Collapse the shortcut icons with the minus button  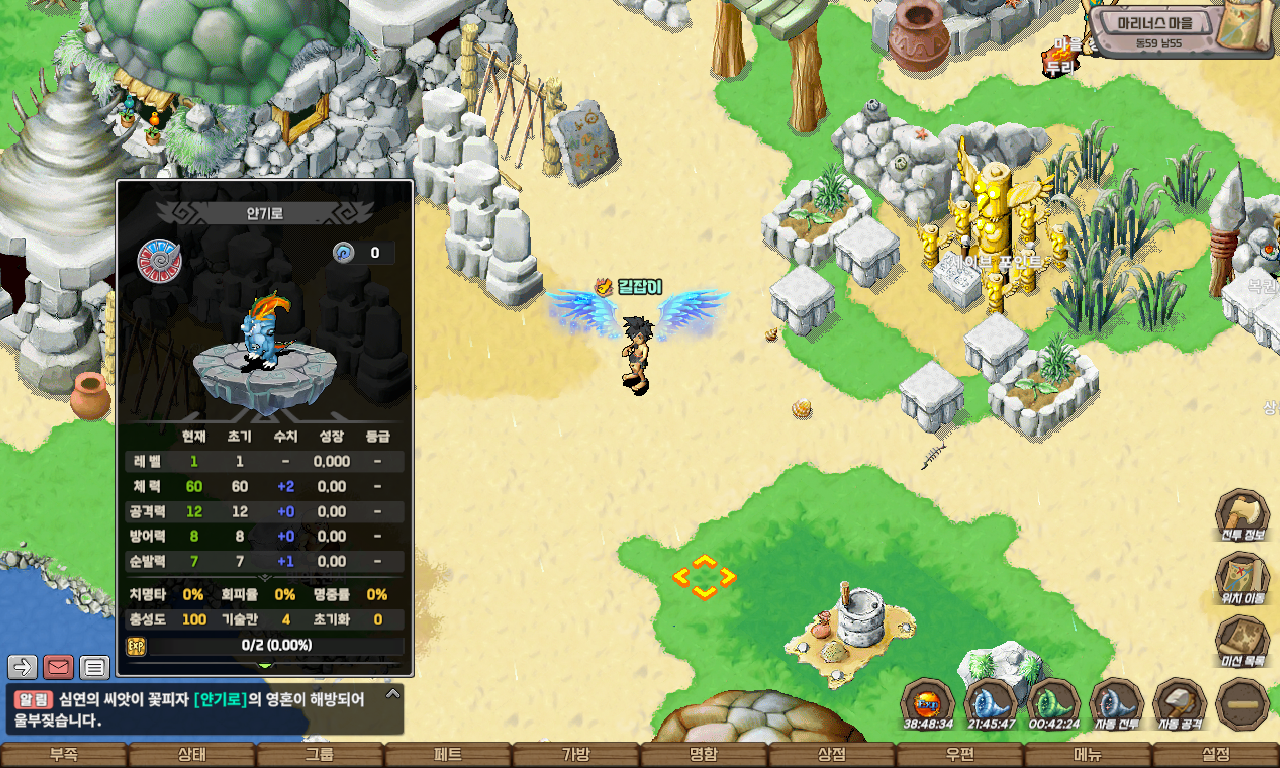pyautogui.click(x=1244, y=704)
